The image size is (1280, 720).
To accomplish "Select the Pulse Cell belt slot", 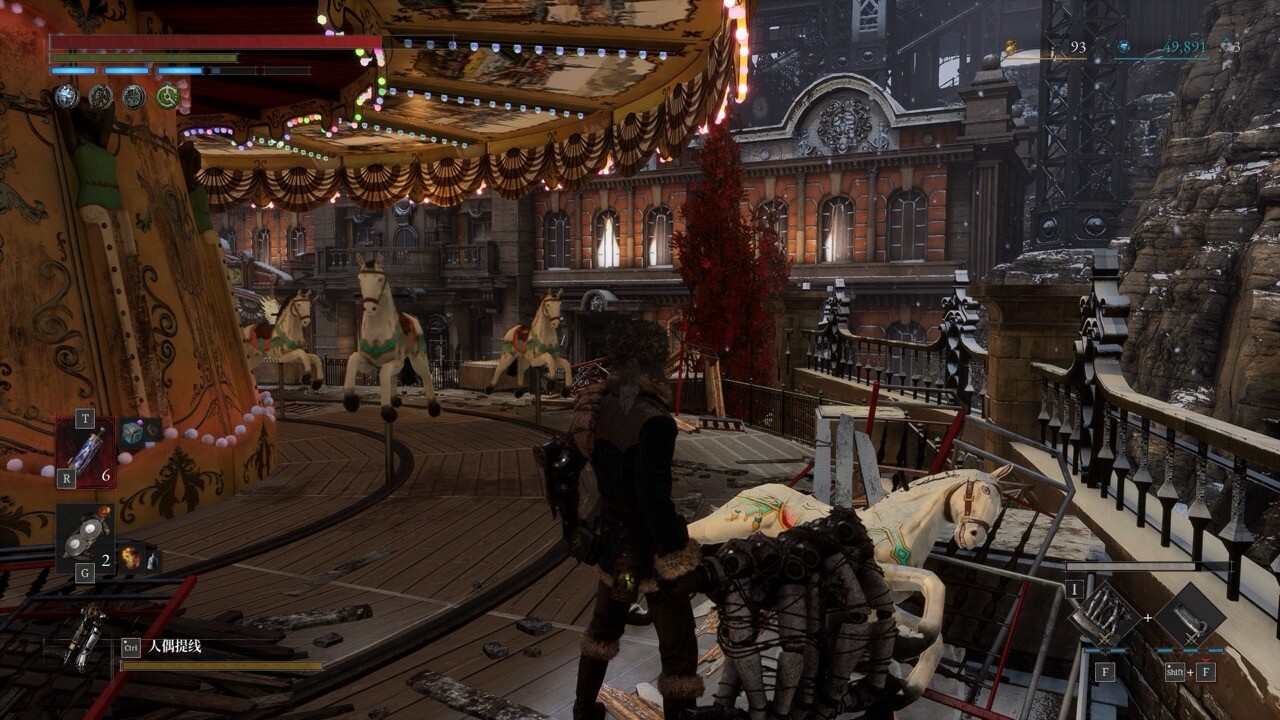I will tap(86, 451).
